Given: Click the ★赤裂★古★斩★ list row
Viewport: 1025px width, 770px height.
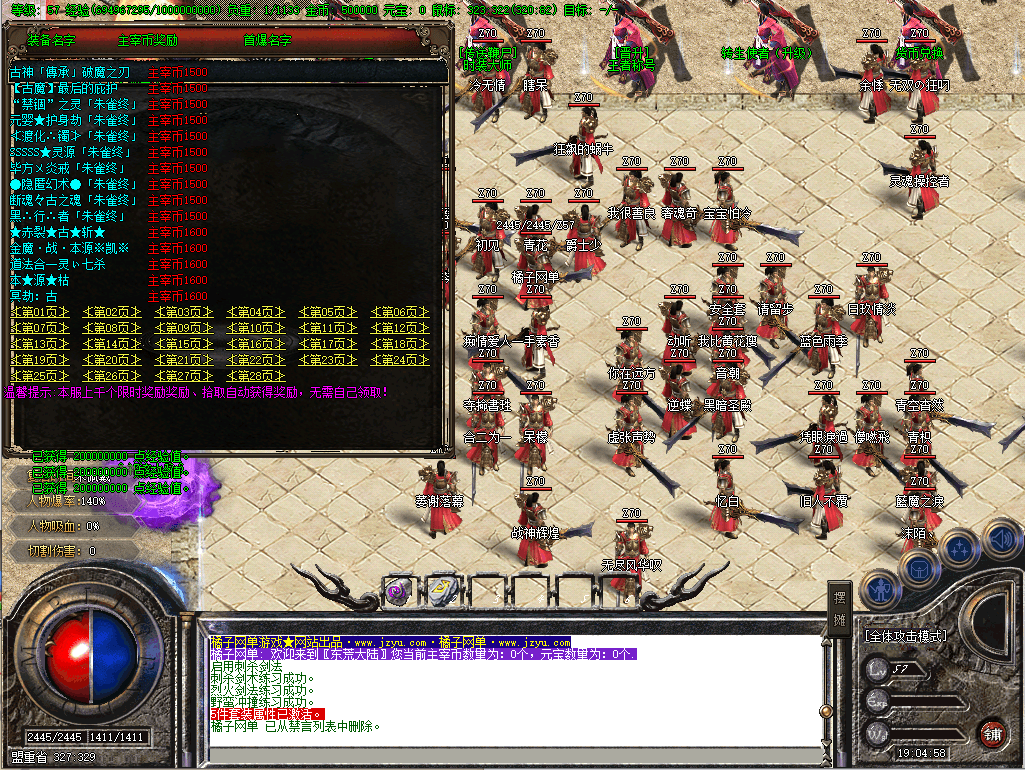Looking at the screenshot, I should (58, 232).
